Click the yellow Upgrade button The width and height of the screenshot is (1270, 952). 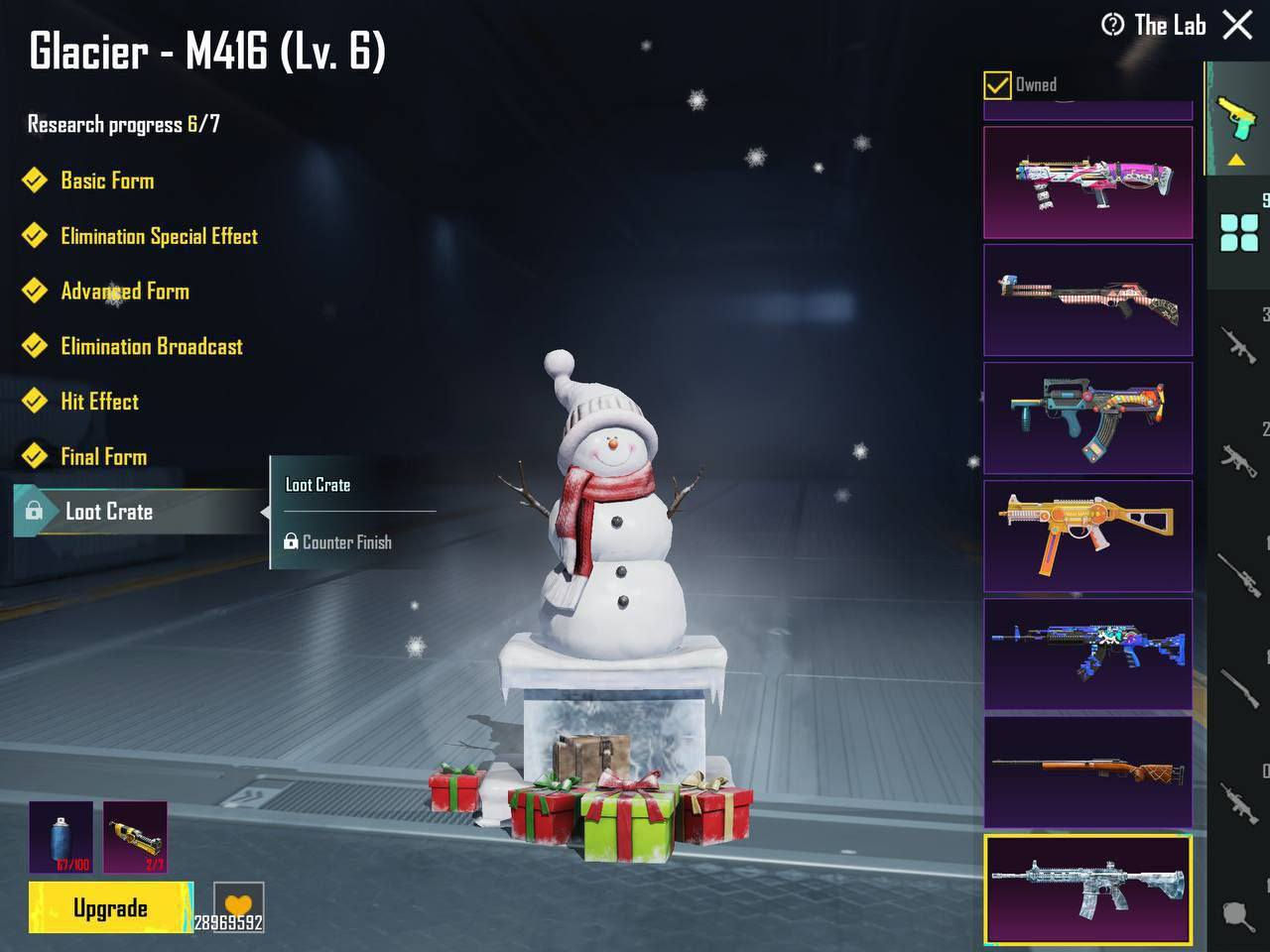tap(110, 908)
